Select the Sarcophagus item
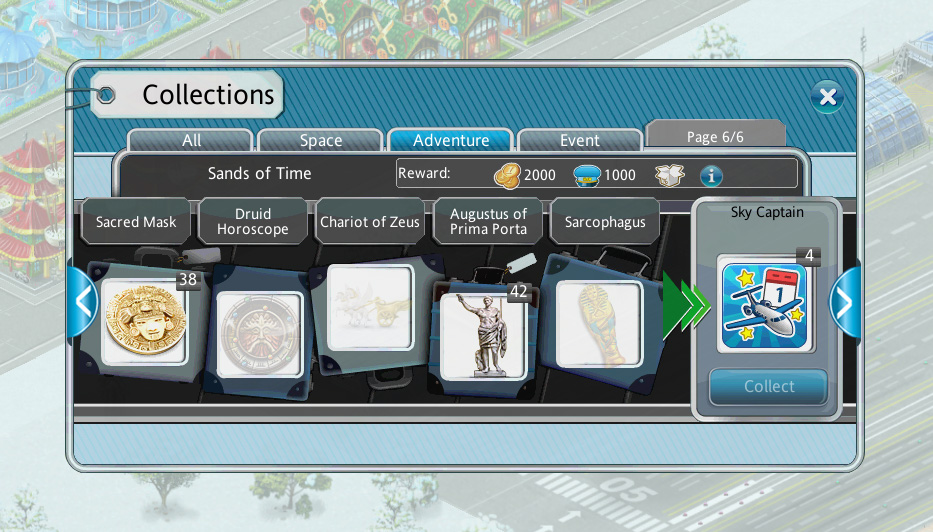The image size is (933, 532). point(598,322)
